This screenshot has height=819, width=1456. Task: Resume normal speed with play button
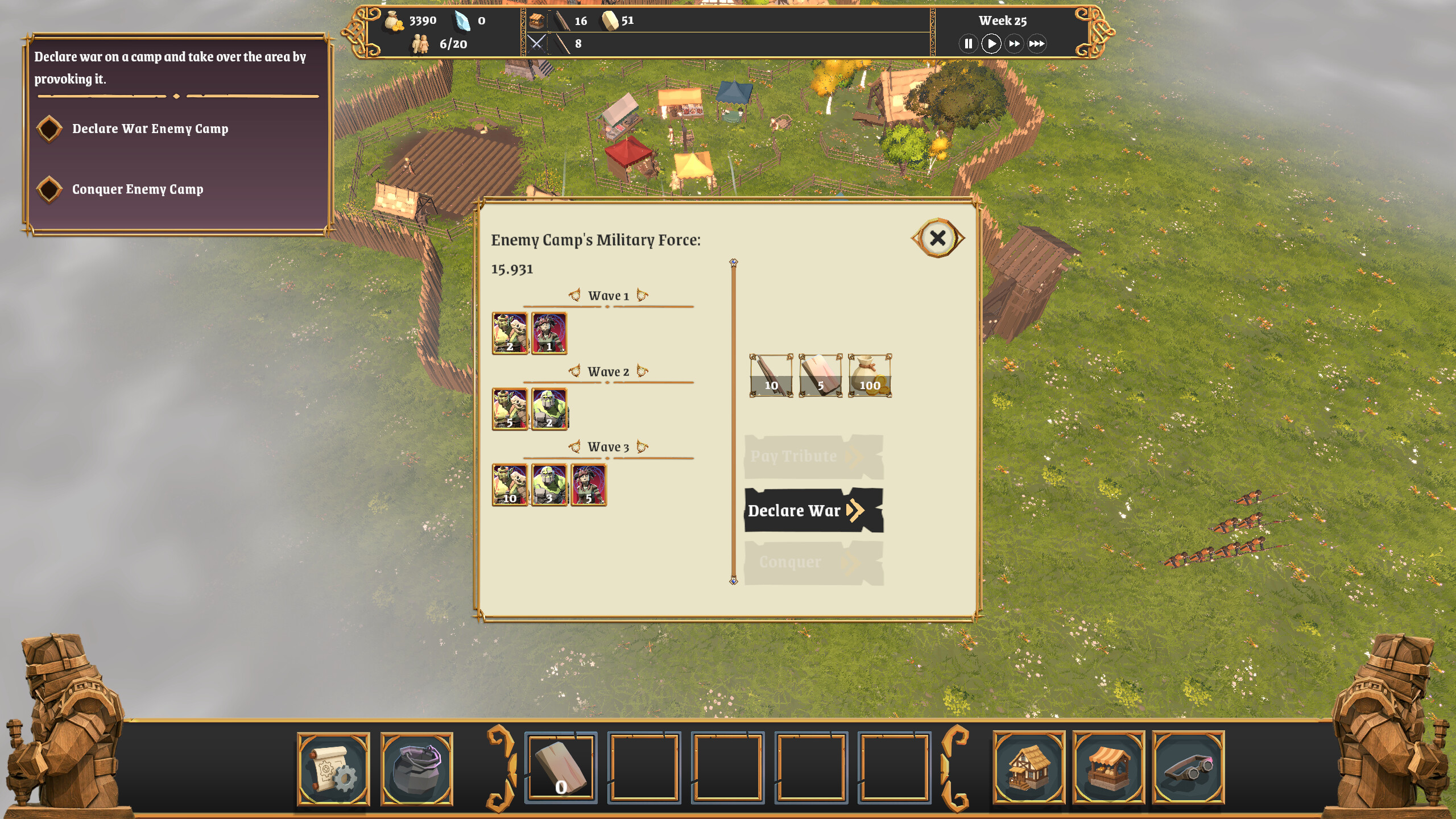coord(991,43)
